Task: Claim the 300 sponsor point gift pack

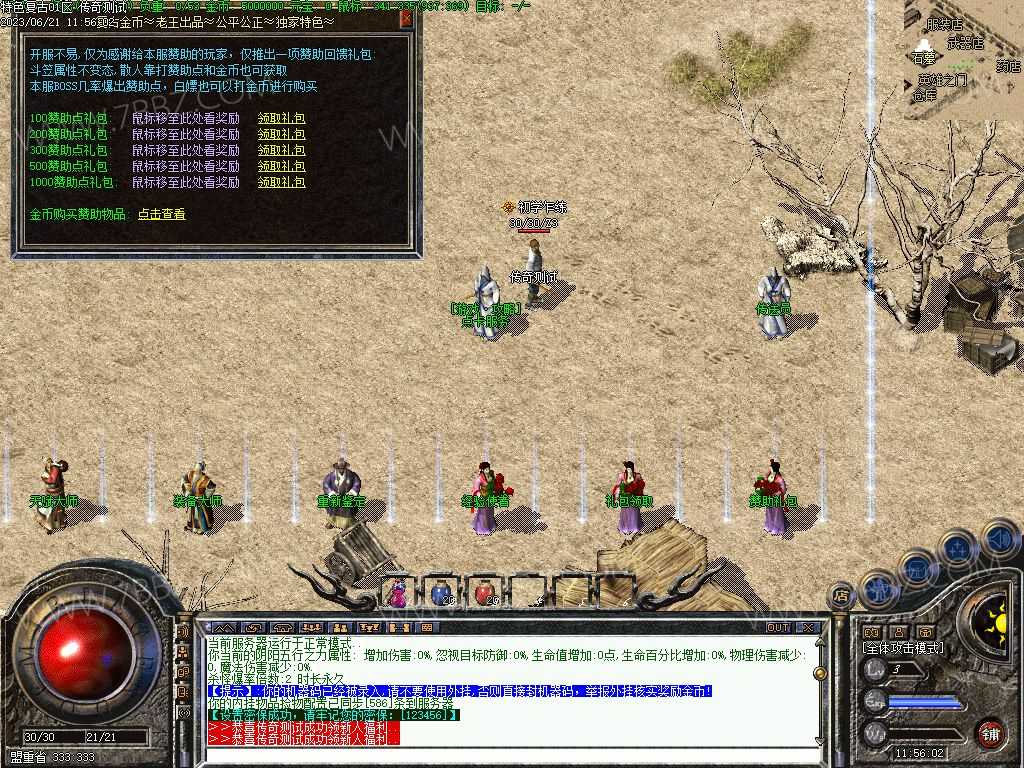Action: point(281,150)
